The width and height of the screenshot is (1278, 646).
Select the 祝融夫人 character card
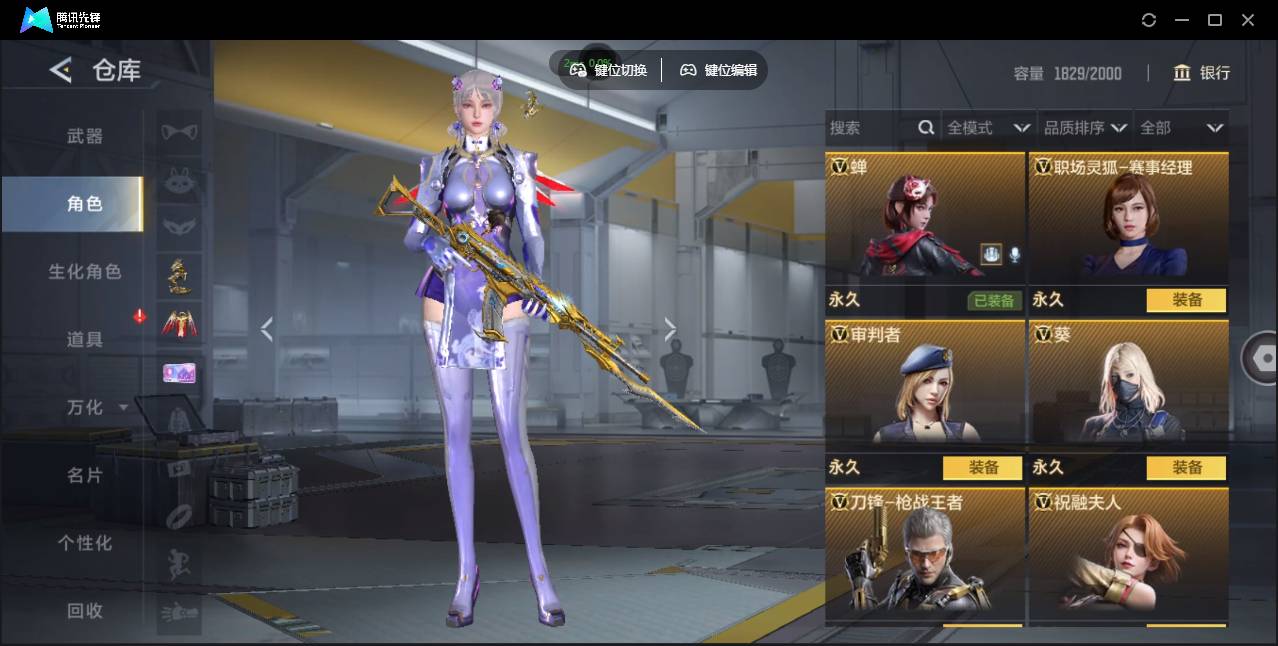coord(1128,553)
